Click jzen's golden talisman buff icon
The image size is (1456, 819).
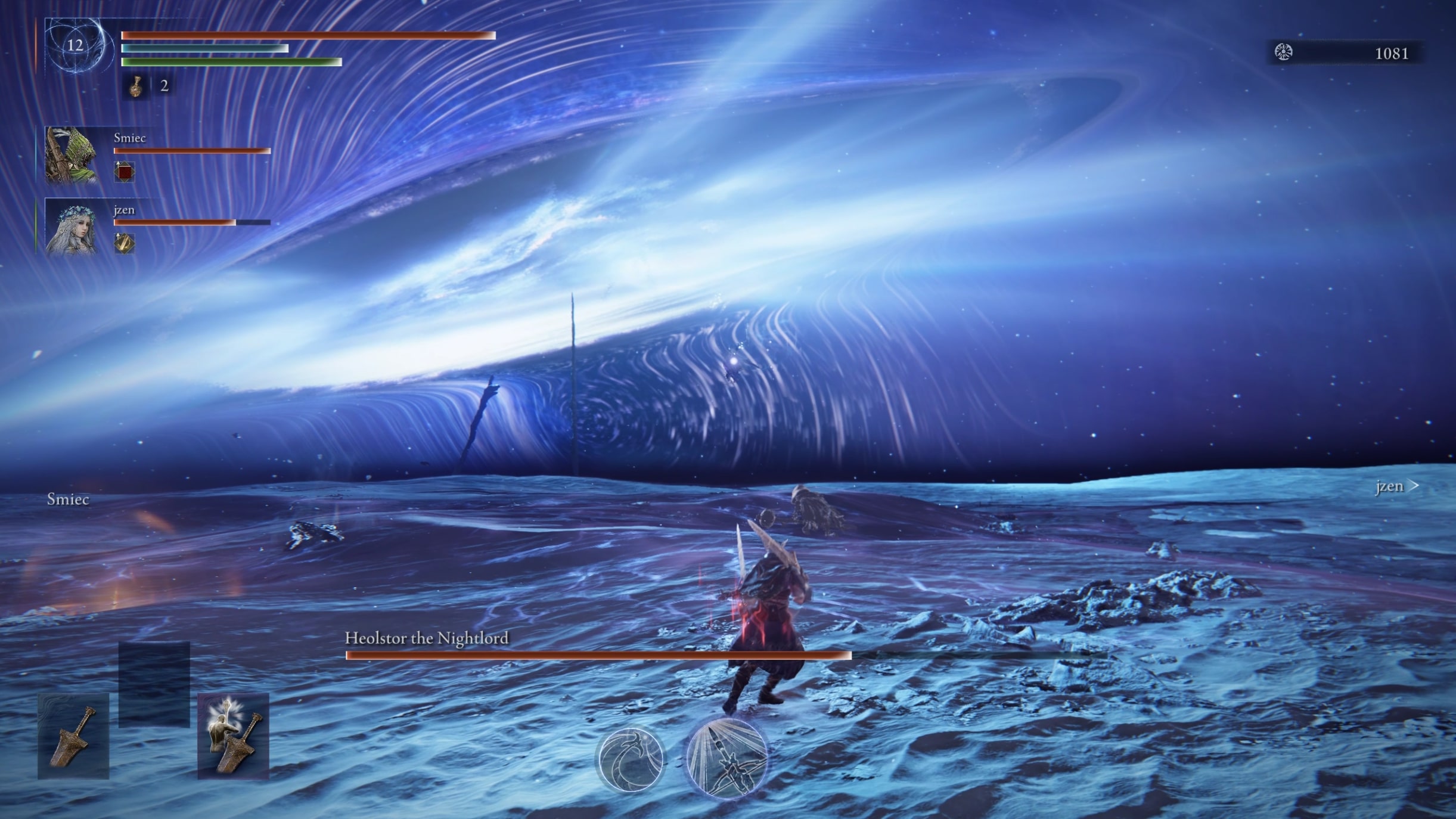(123, 244)
